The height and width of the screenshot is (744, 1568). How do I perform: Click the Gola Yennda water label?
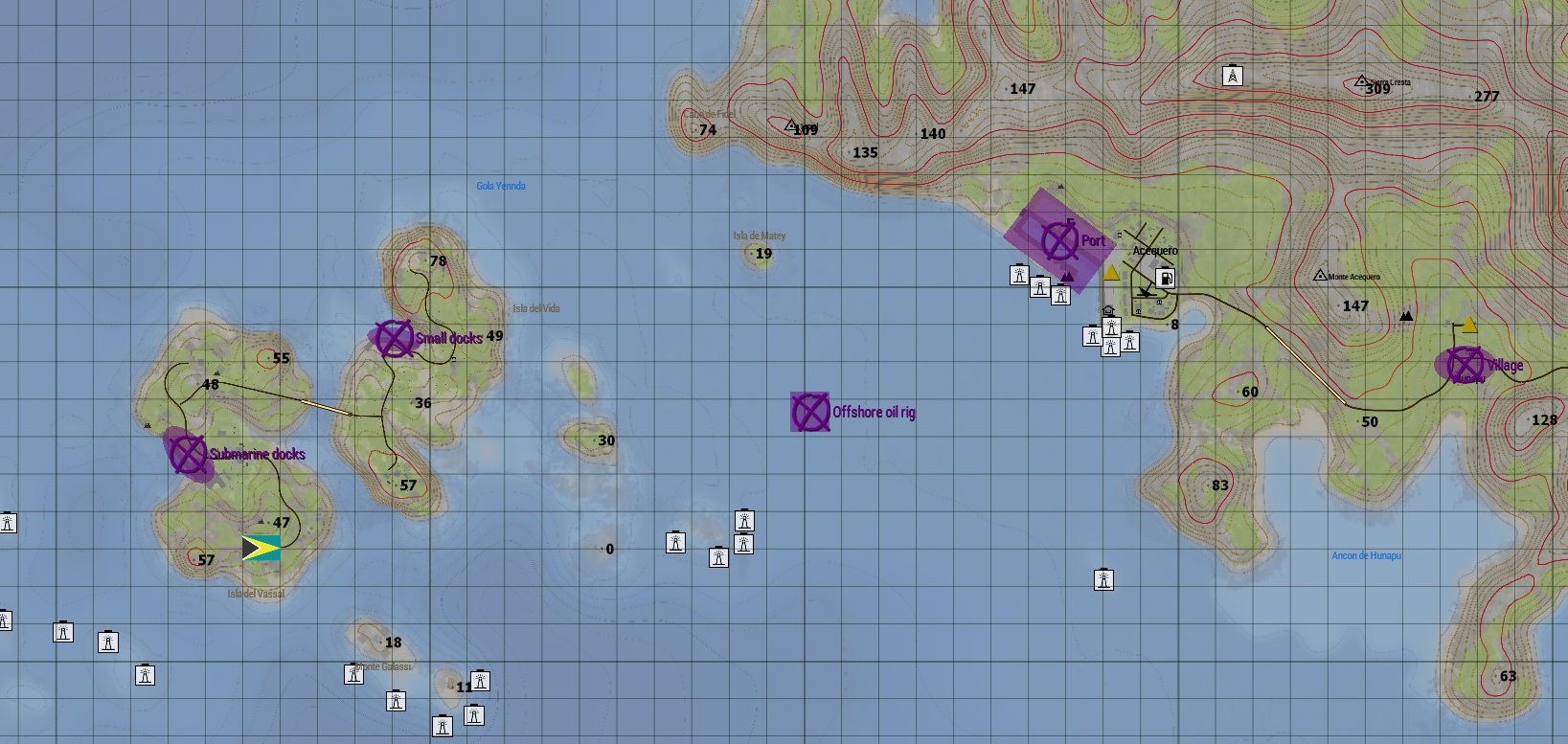coord(502,186)
